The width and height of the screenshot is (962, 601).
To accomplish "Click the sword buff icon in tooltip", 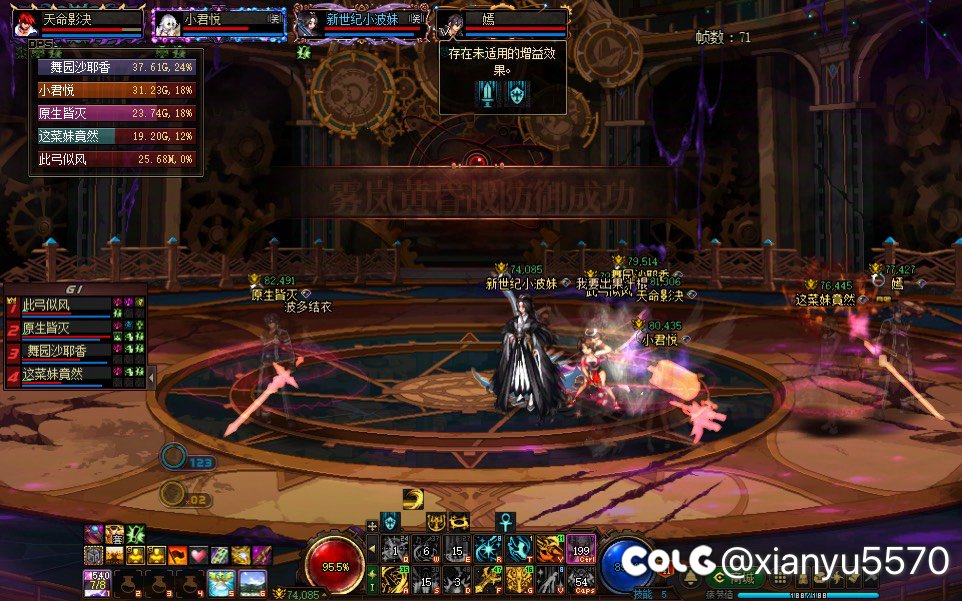I will click(487, 94).
